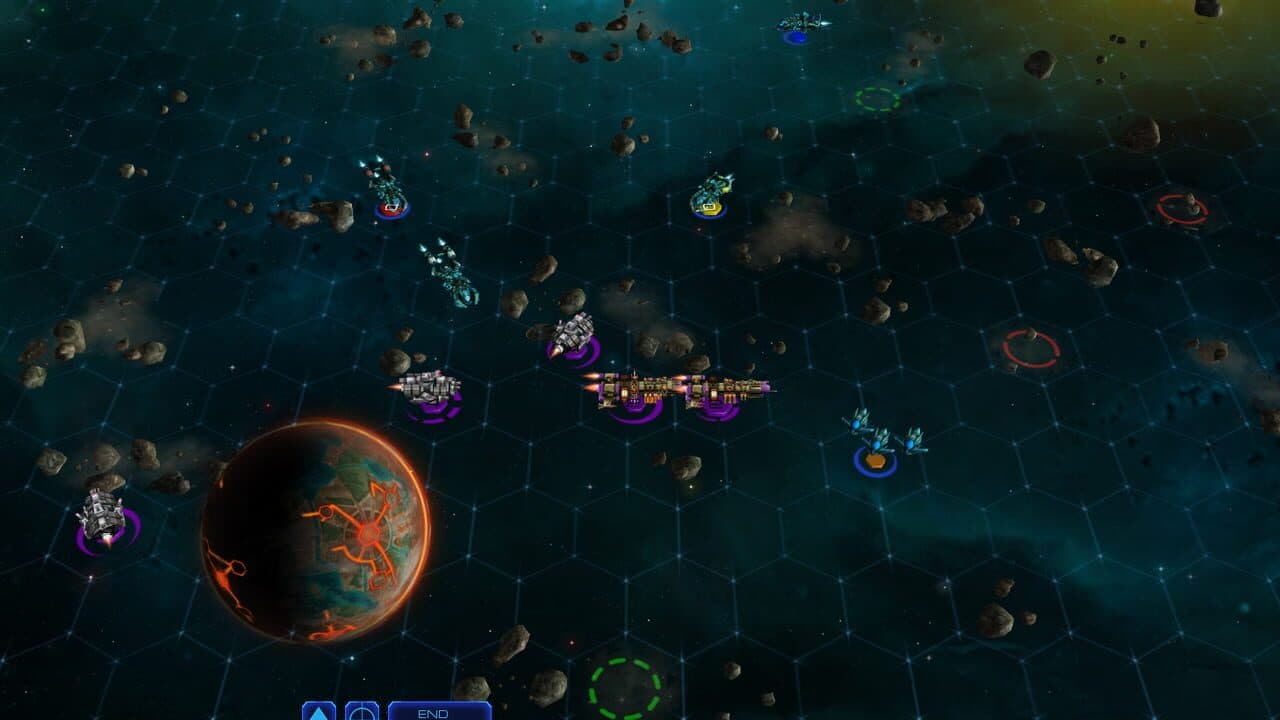Select the ship with yellow faction marker

pos(710,195)
